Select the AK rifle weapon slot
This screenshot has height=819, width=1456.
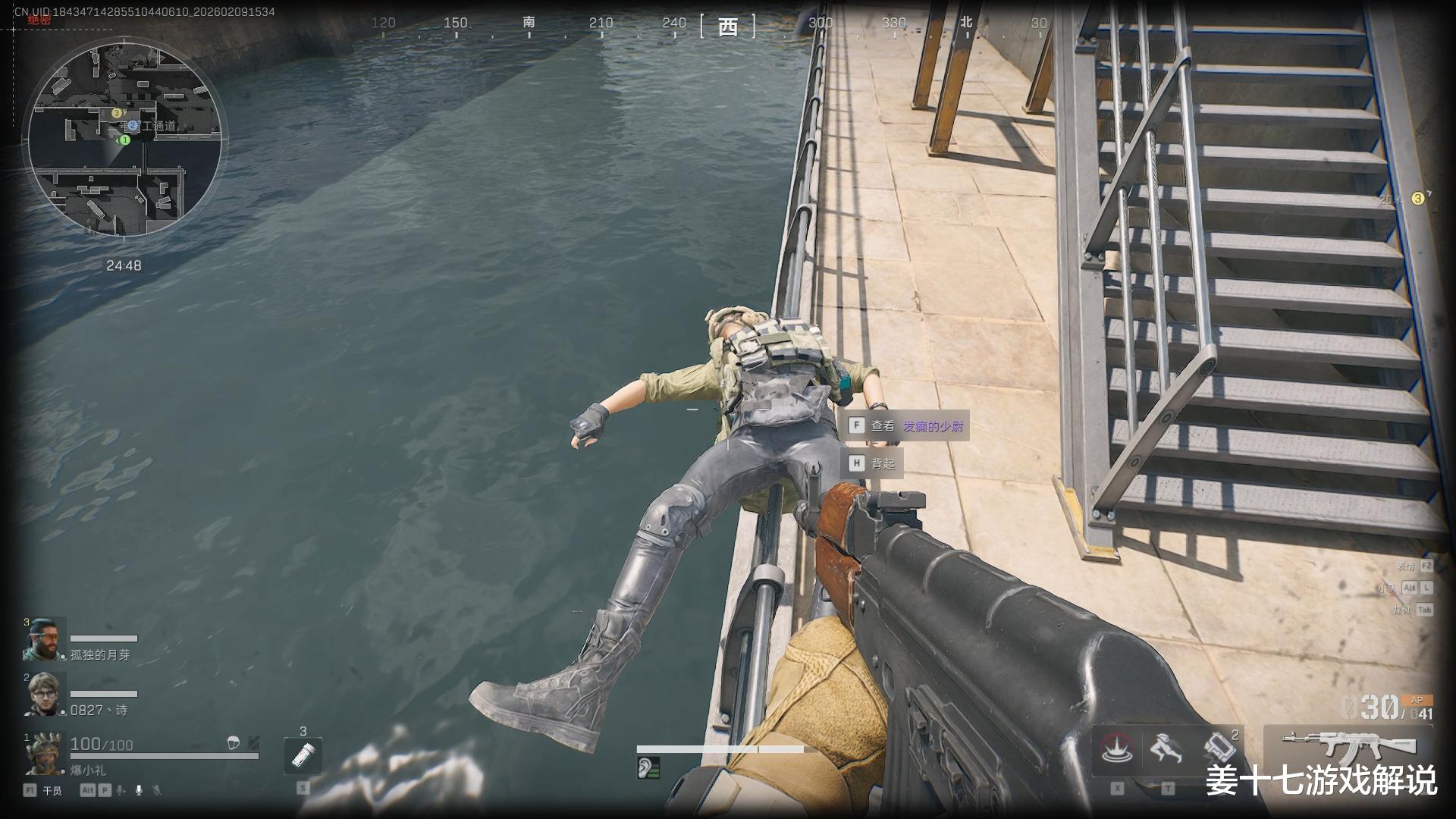pos(1348,746)
